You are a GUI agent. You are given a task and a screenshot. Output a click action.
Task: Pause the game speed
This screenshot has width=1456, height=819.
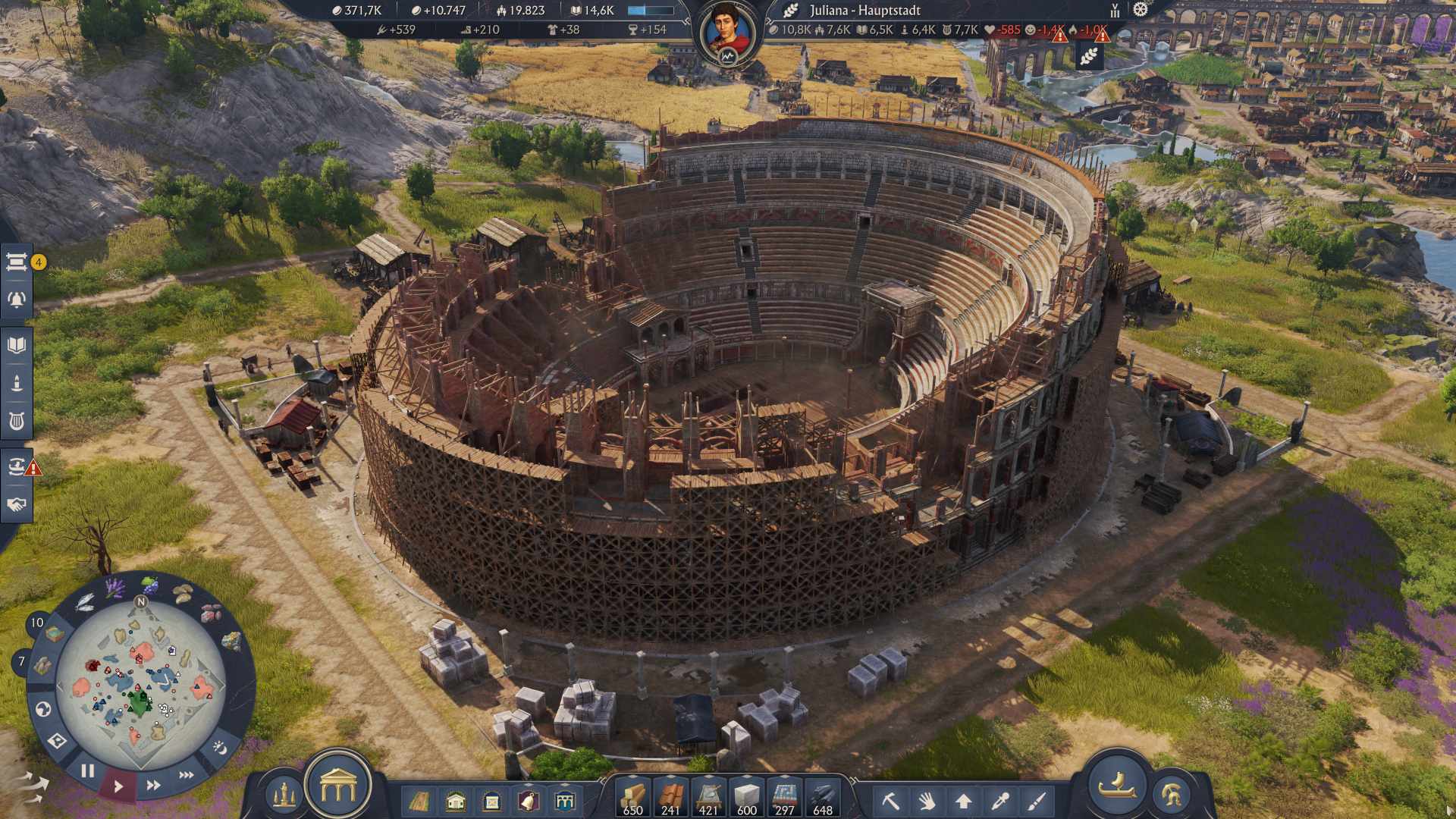click(x=88, y=771)
